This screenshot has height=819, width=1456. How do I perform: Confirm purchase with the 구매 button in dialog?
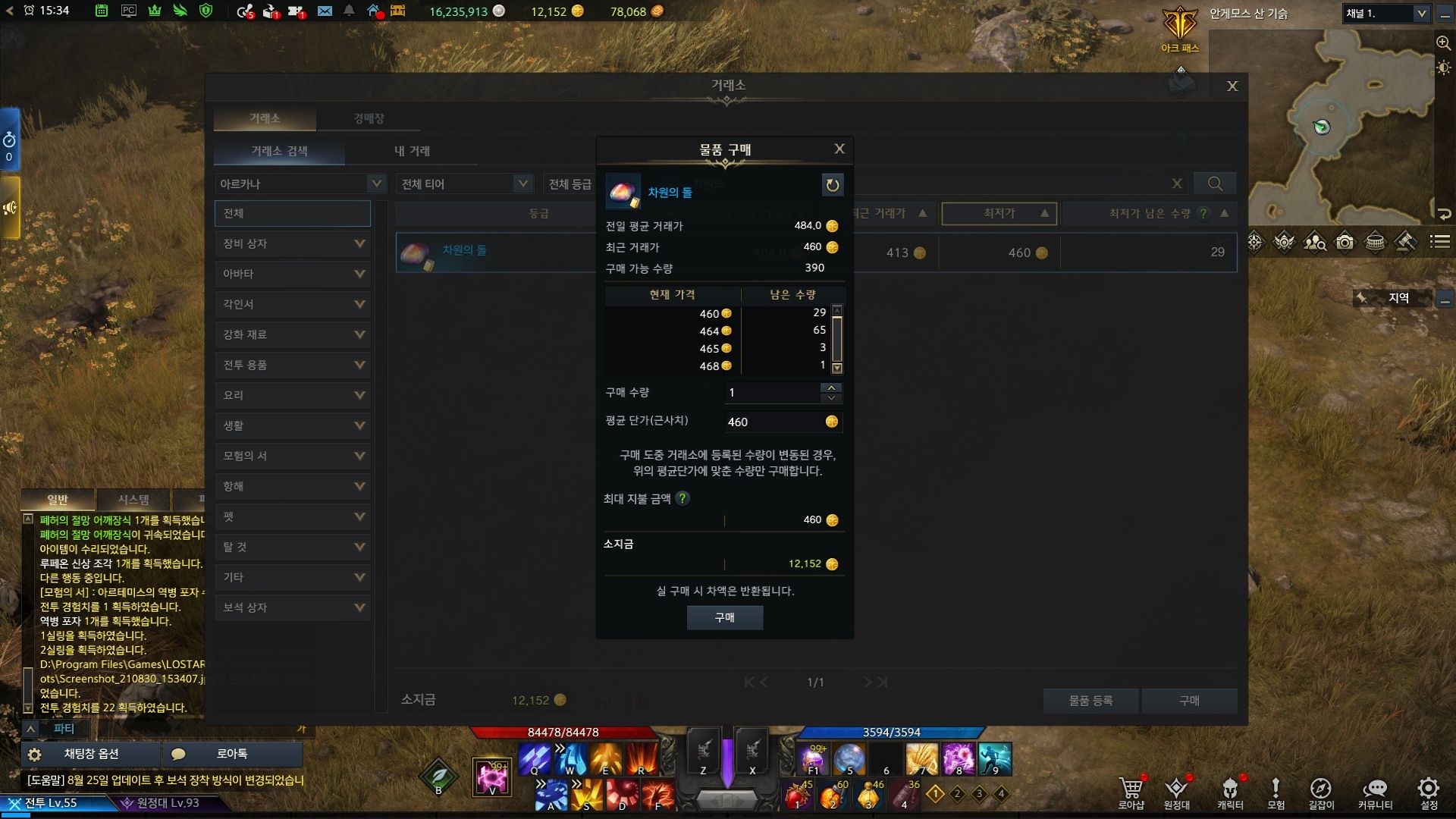[724, 618]
